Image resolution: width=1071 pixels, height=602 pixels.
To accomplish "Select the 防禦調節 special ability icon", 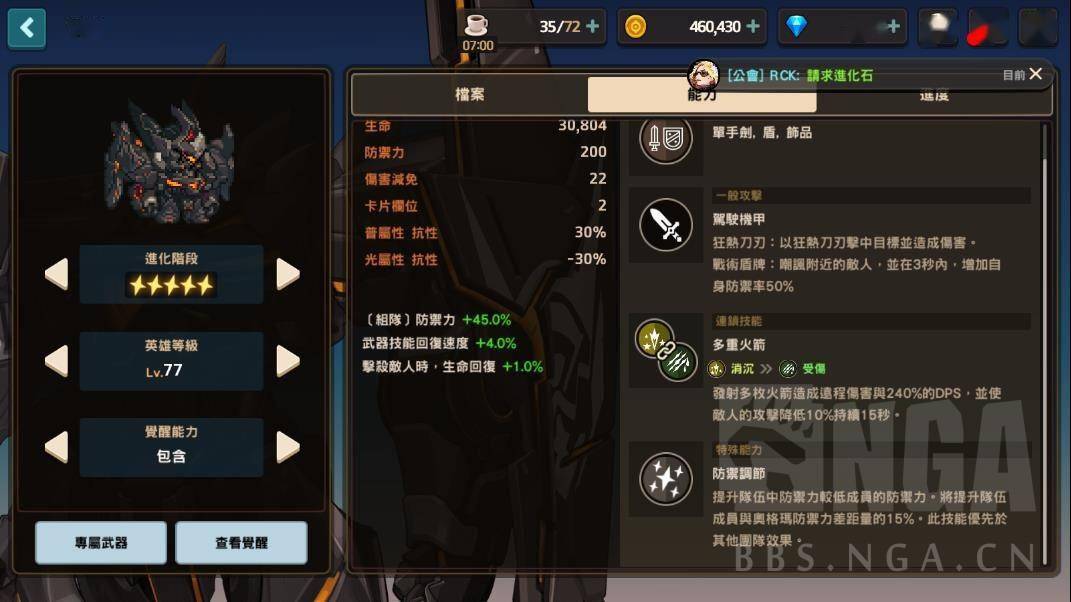I will click(665, 478).
